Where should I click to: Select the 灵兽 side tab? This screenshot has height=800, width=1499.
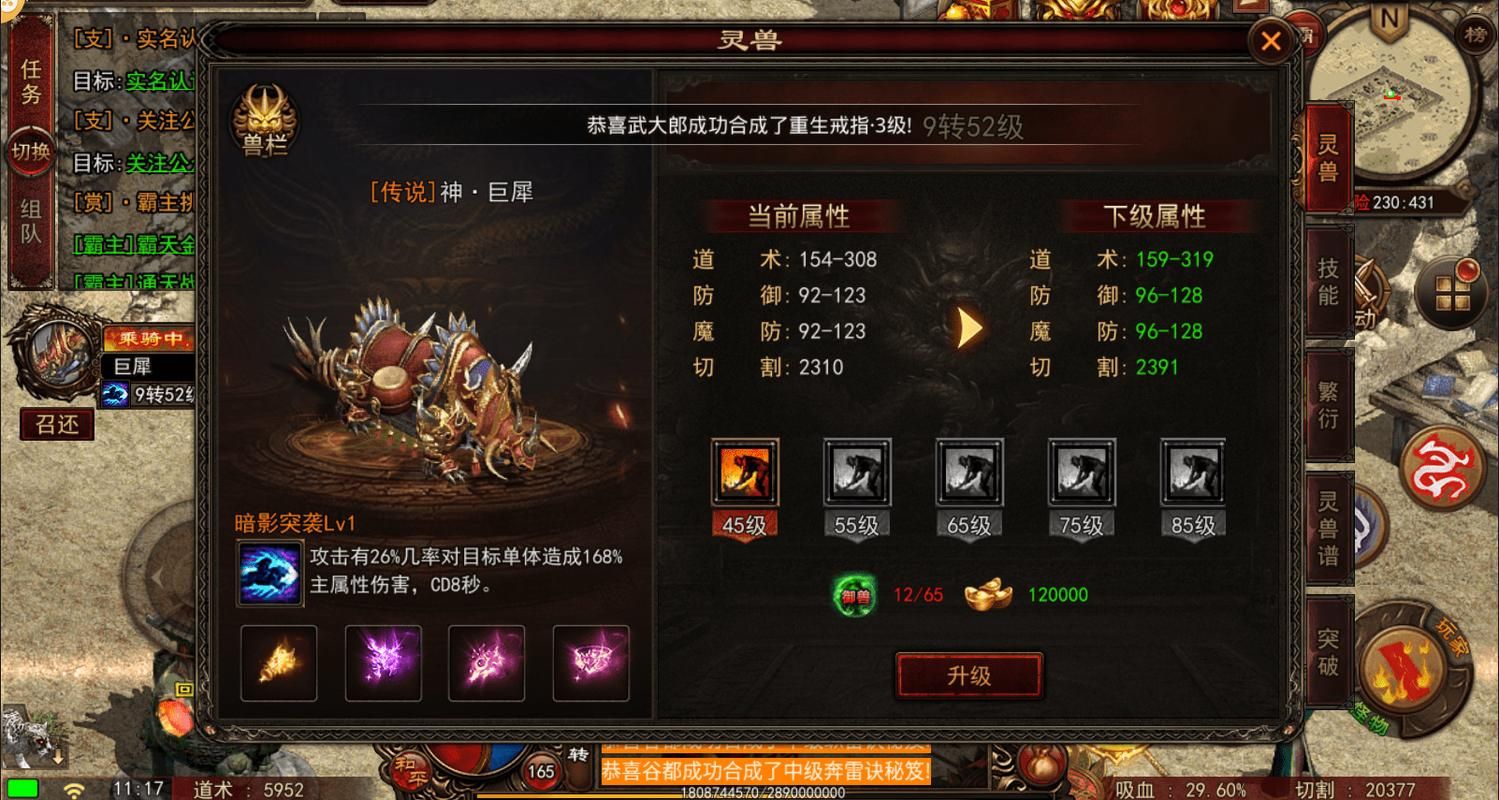pyautogui.click(x=1327, y=156)
